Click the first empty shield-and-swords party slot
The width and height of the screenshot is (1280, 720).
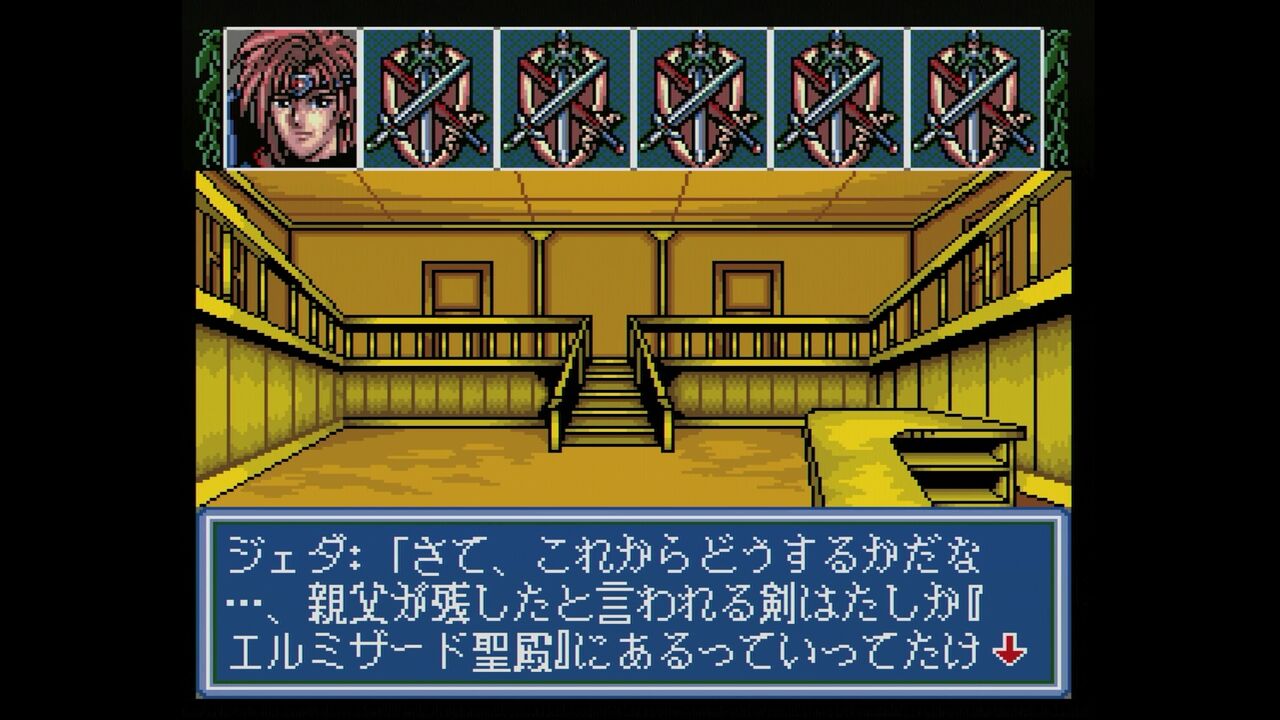click(430, 100)
